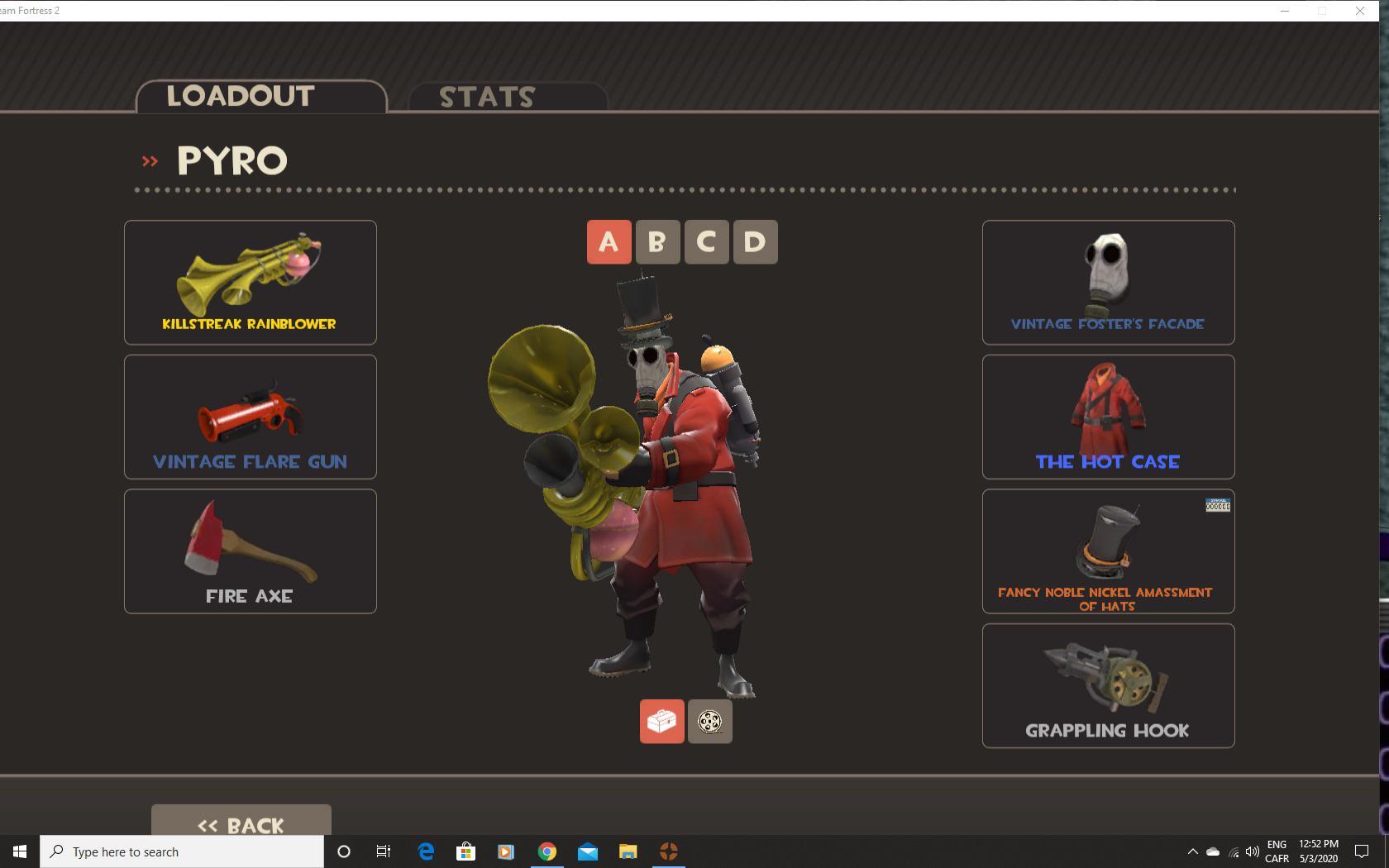Open the Fancy Noble Nickel Amassment of Hats slot
The image size is (1389, 868).
pos(1107,550)
